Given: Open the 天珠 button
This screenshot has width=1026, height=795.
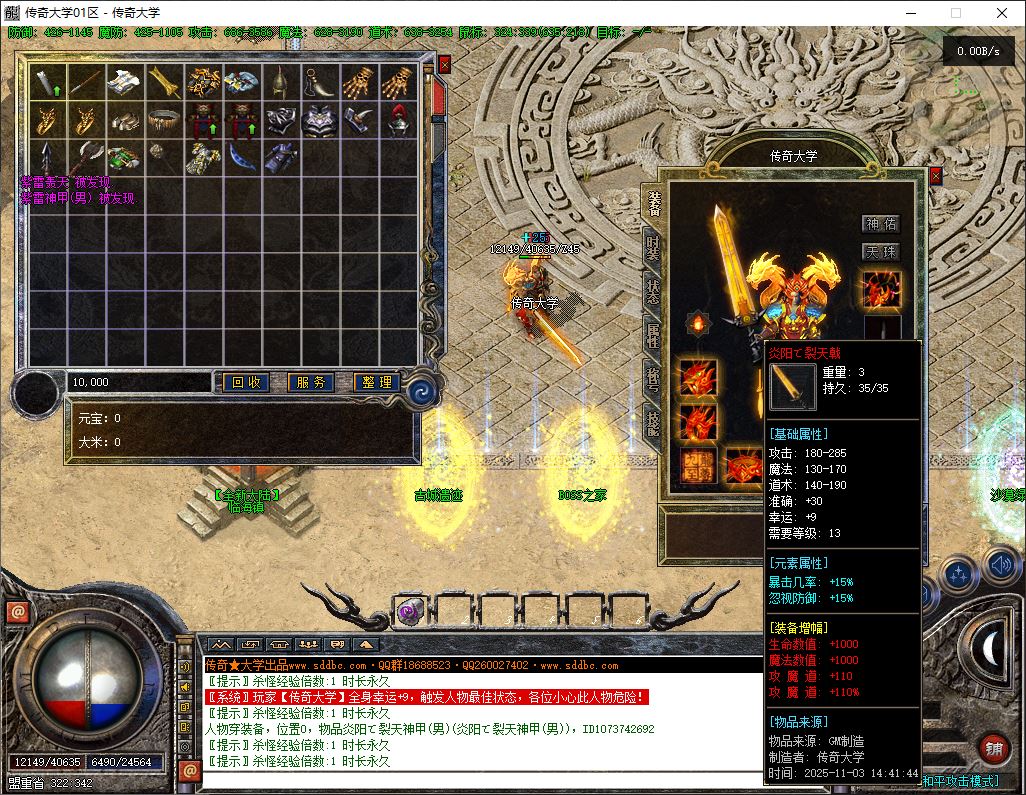Looking at the screenshot, I should coord(881,252).
